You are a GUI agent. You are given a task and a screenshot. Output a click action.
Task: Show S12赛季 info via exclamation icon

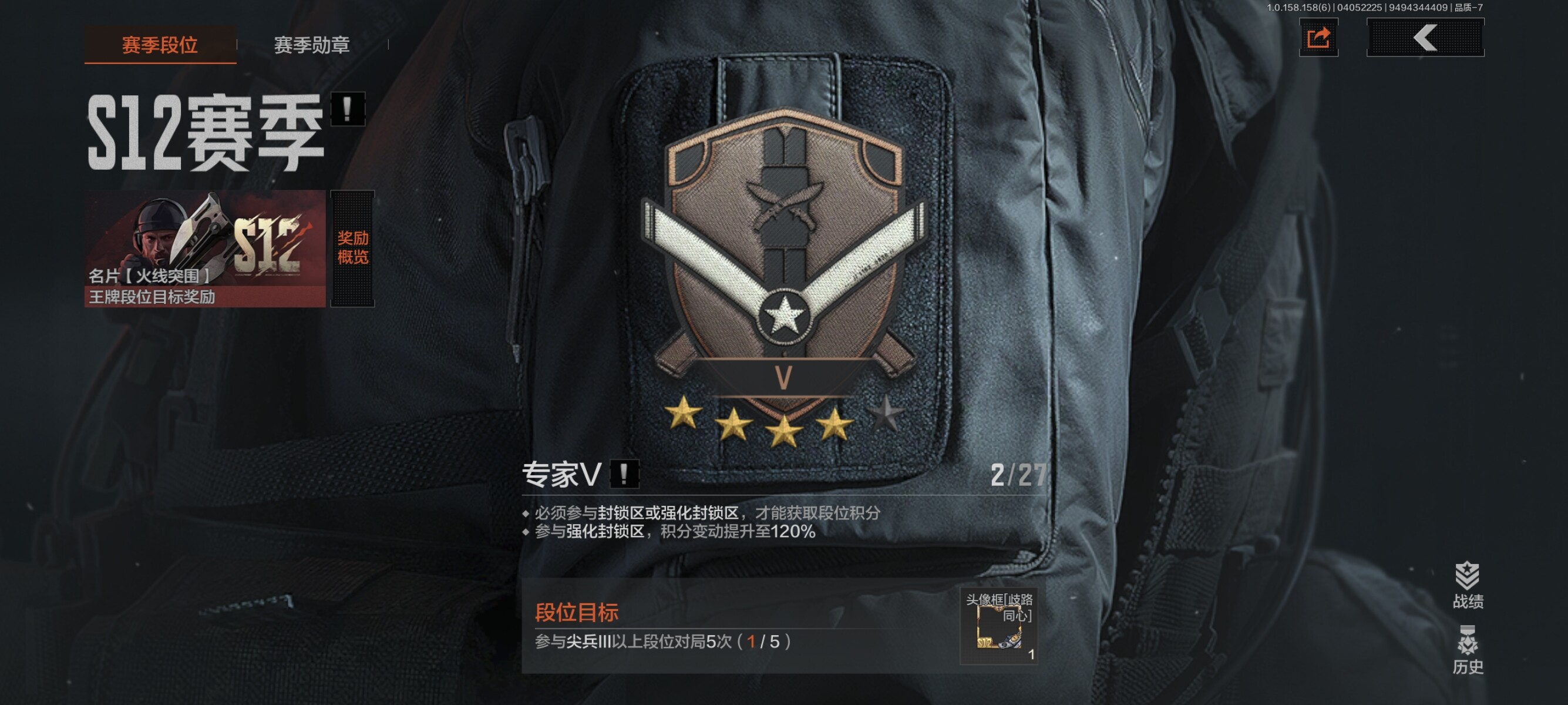348,110
